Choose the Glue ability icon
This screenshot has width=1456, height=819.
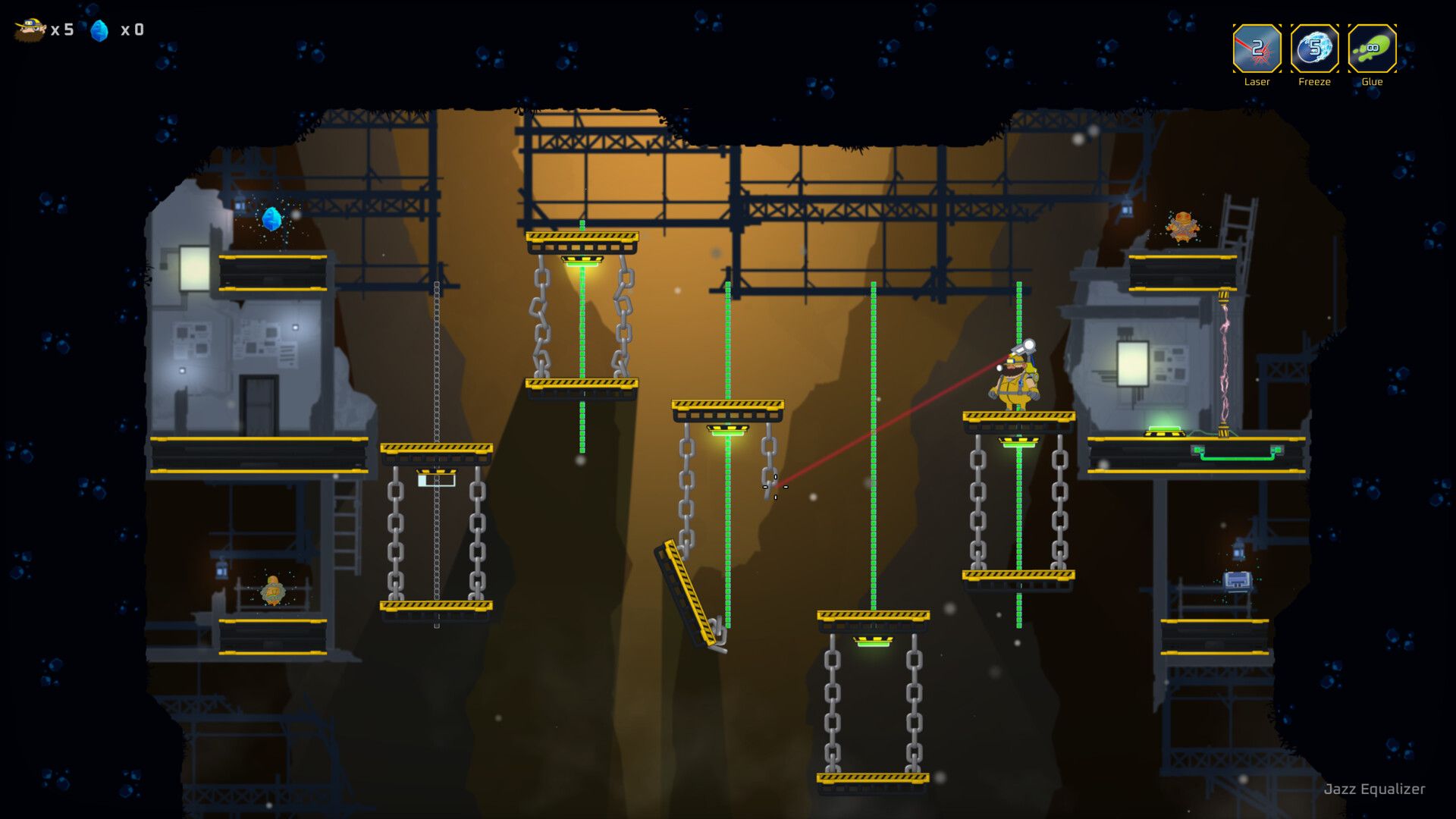tap(1372, 49)
